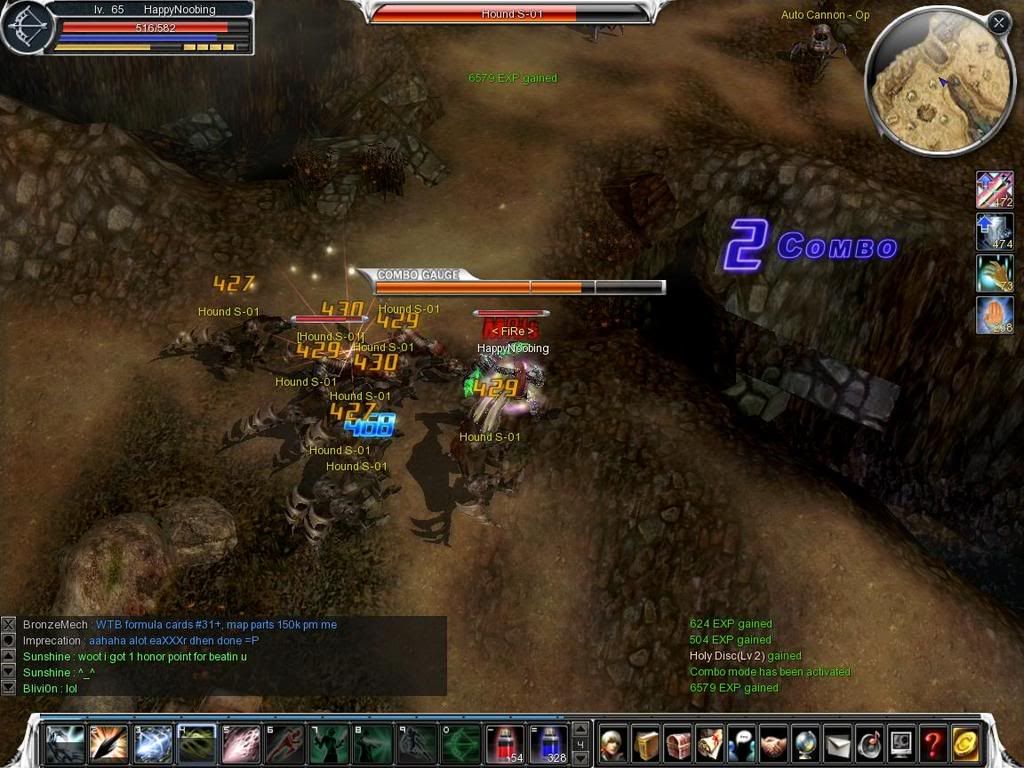The height and width of the screenshot is (768, 1024).
Task: Close the circular minimap
Action: [998, 23]
